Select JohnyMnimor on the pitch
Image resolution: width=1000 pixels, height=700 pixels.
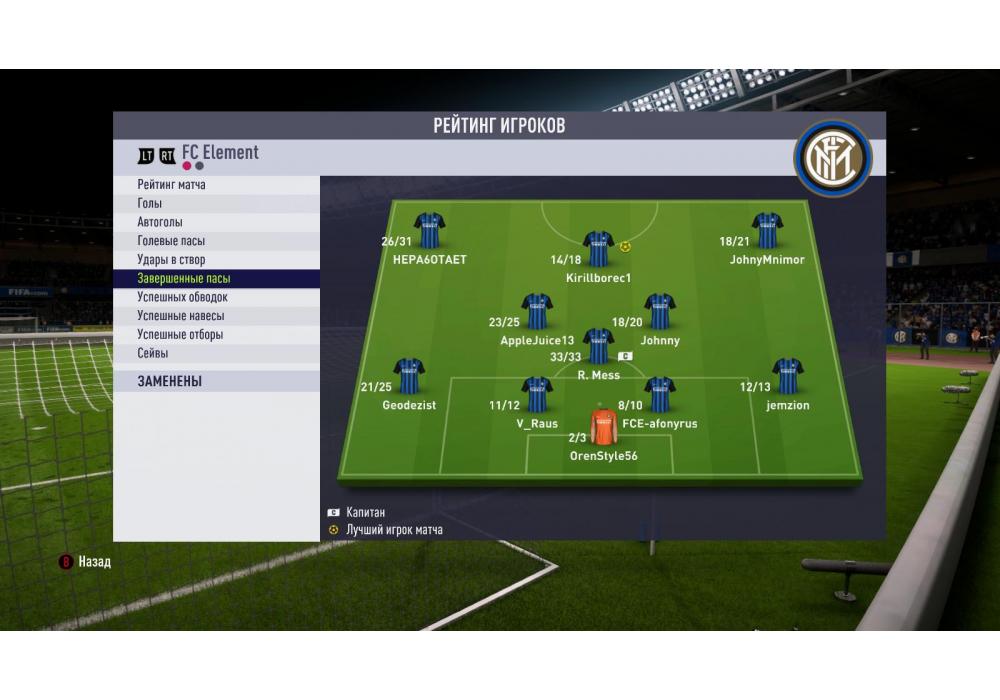pyautogui.click(x=767, y=230)
